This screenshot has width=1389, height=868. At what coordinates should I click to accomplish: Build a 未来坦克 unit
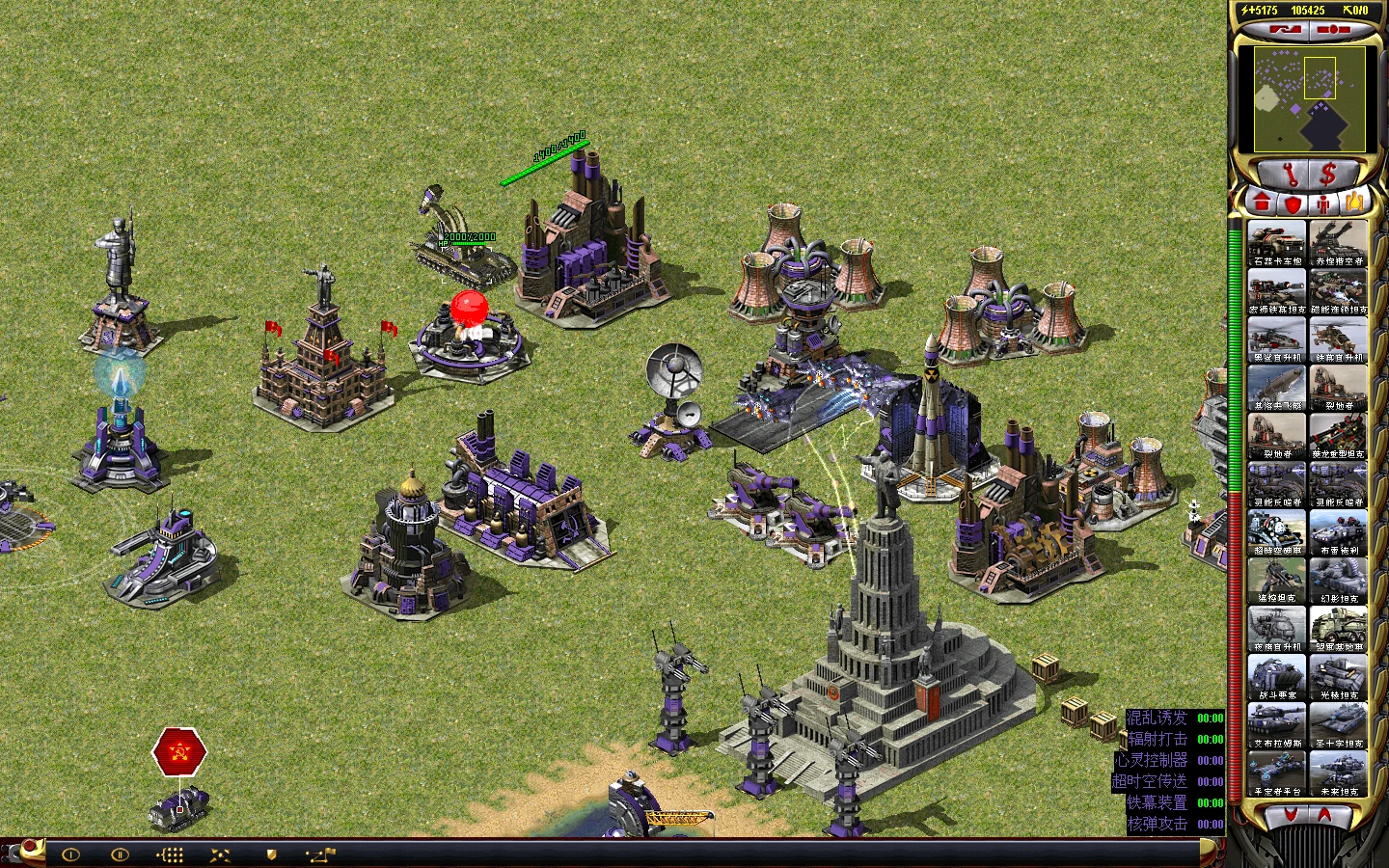point(1338,773)
